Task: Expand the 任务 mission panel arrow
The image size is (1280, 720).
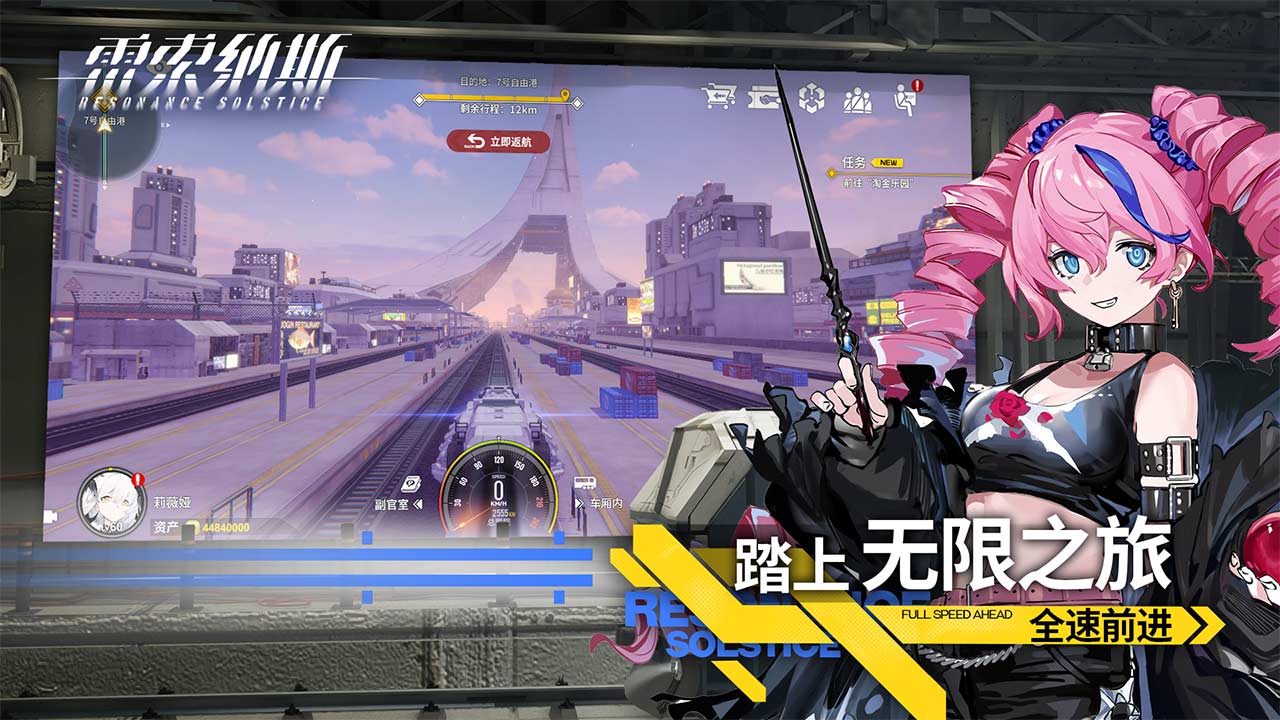Action: [832, 173]
